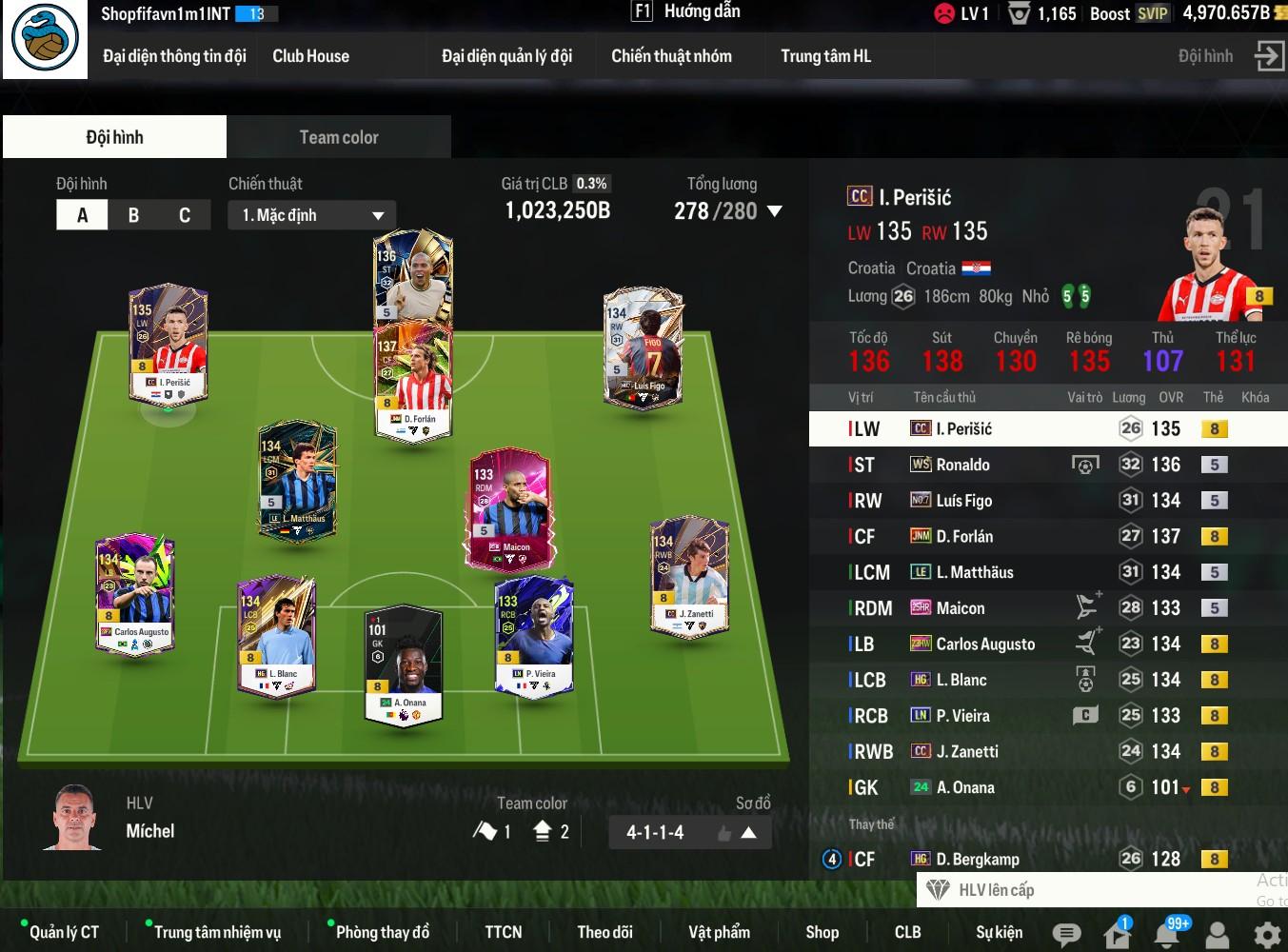Screen dimensions: 1288x952
Task: Open notifications bell icon
Action: coord(1167,934)
